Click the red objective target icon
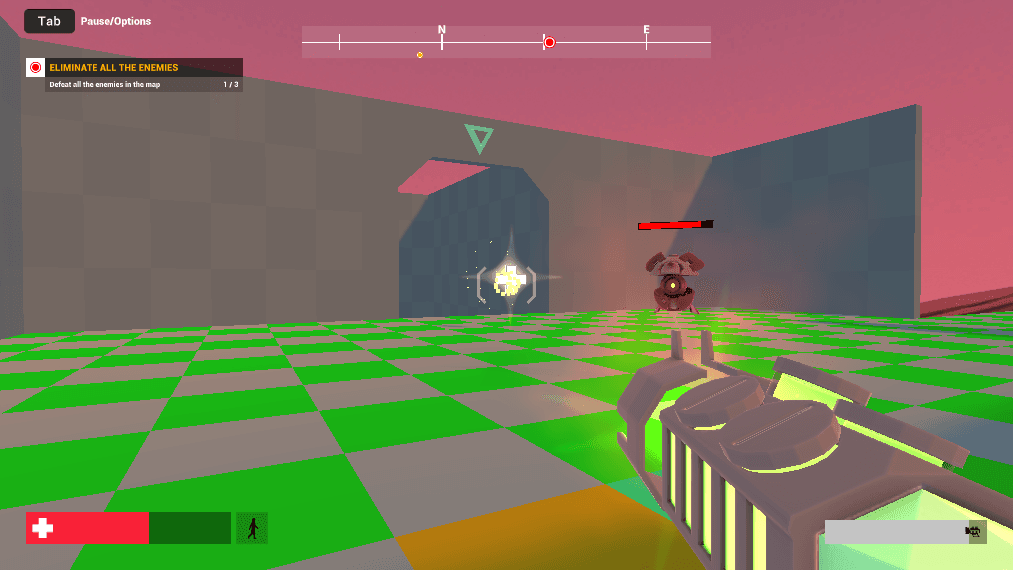 tap(36, 68)
